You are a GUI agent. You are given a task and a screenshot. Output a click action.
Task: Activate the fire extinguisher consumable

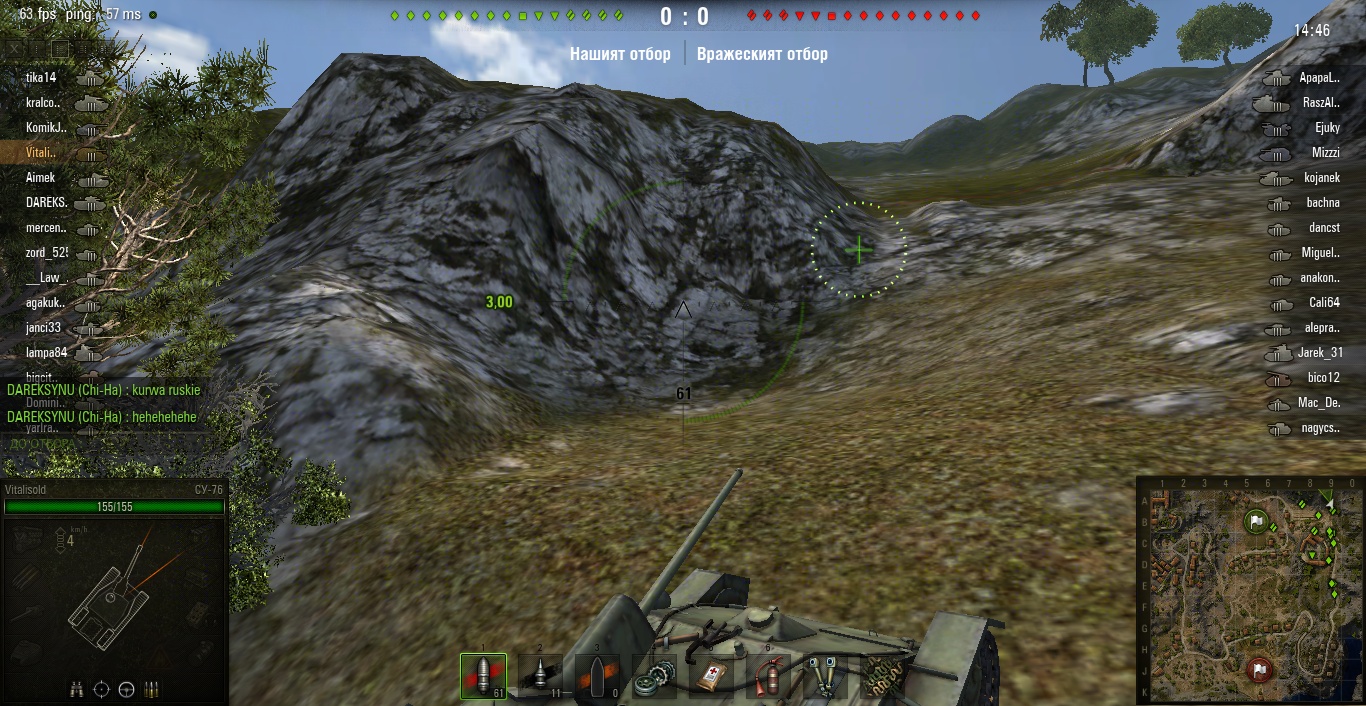(x=768, y=676)
